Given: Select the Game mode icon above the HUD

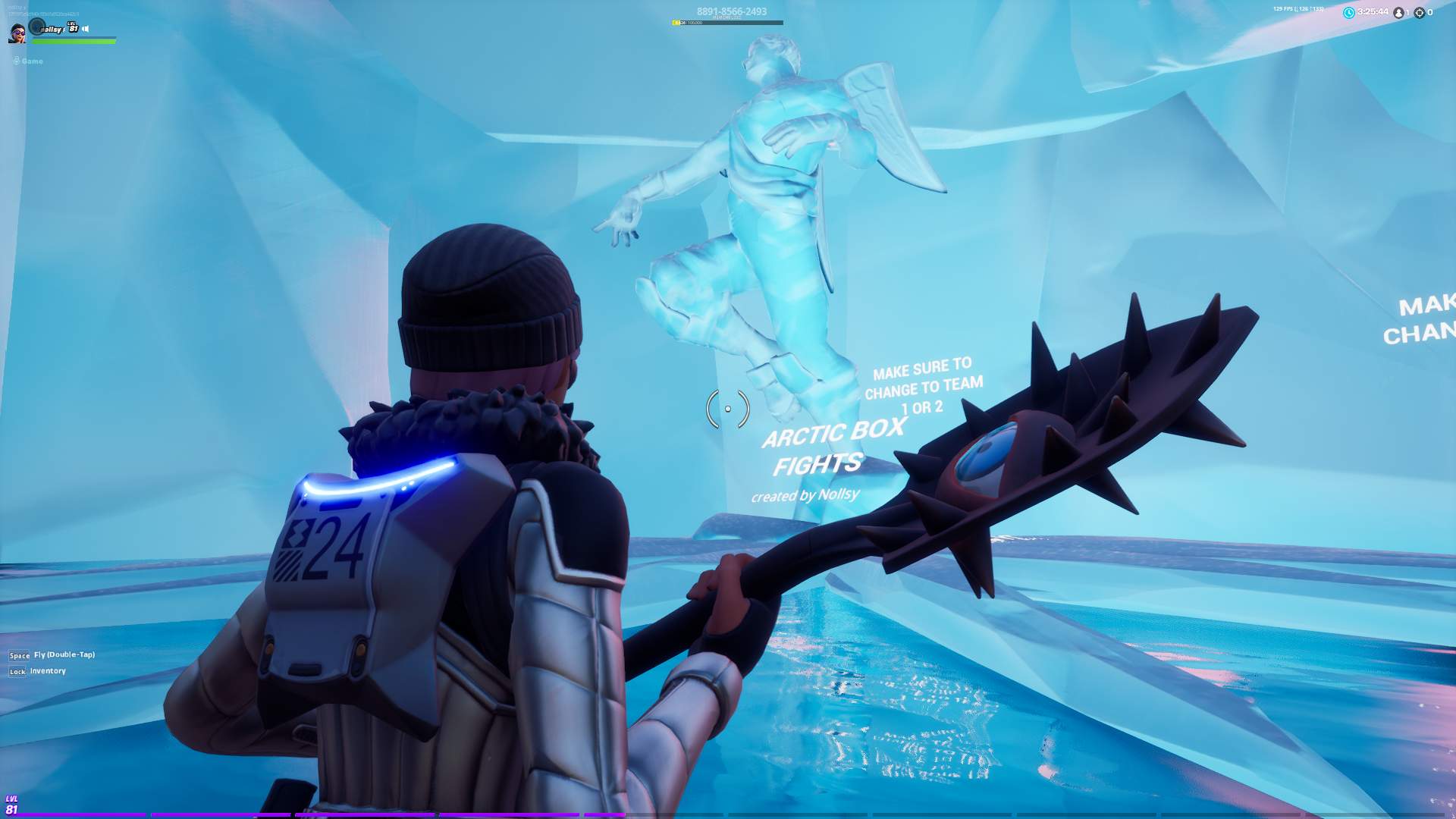Looking at the screenshot, I should click(16, 61).
